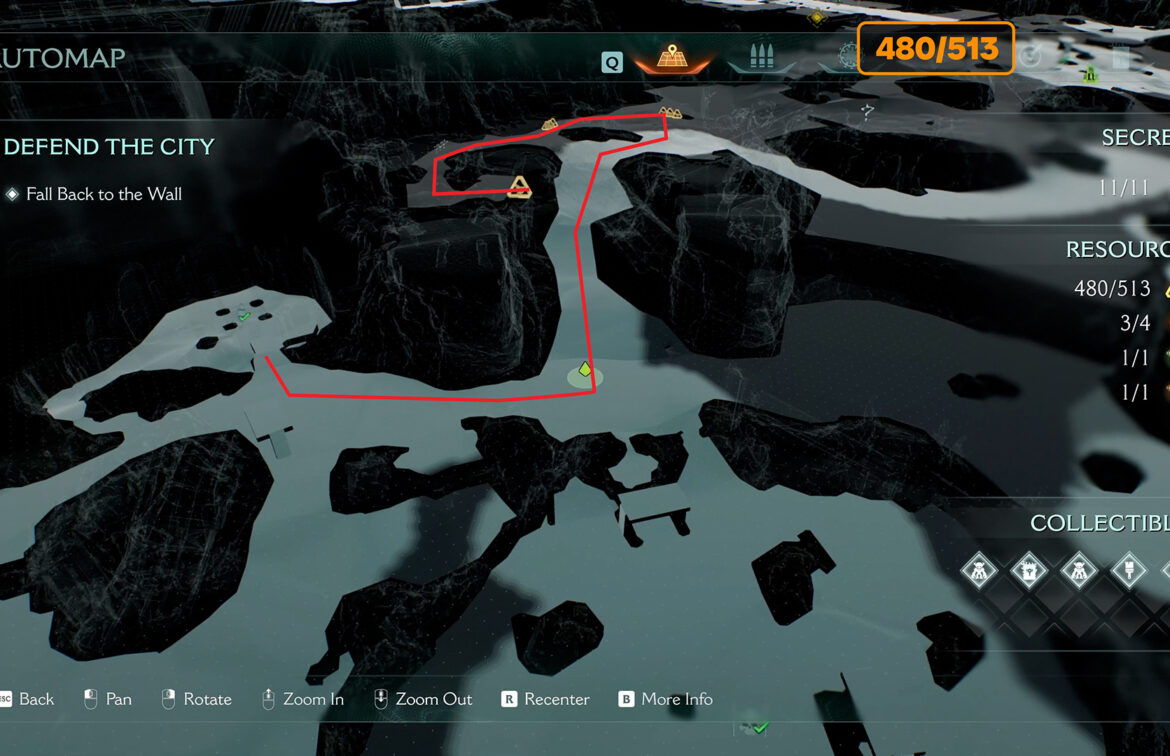
Task: Recenter the automap view
Action: 545,699
